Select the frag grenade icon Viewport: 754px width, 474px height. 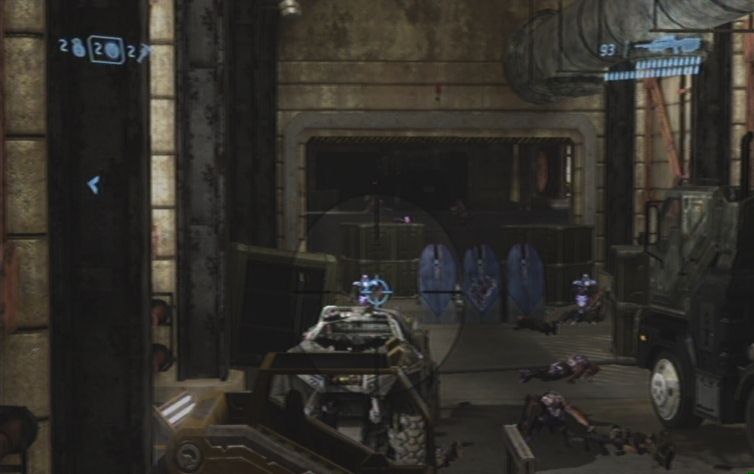[78, 48]
